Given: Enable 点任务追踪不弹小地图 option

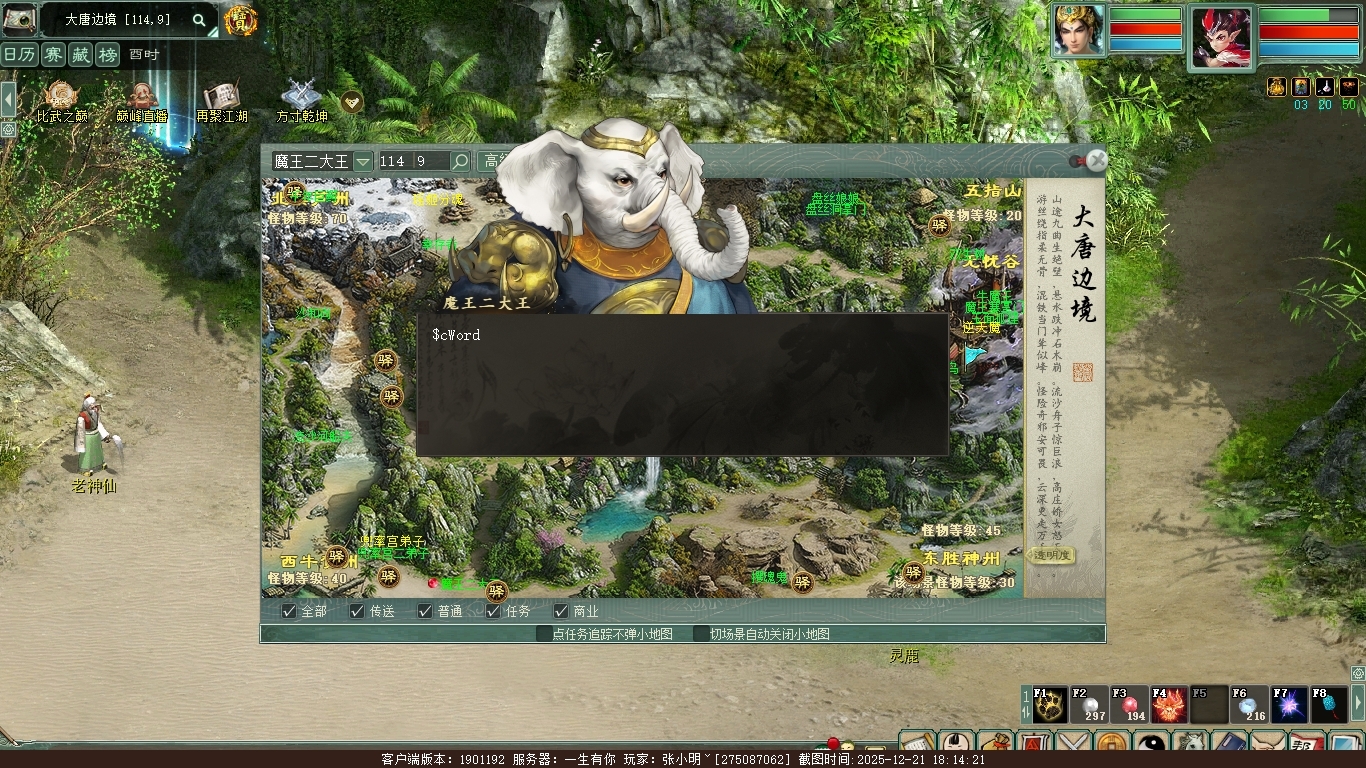Looking at the screenshot, I should (x=544, y=634).
